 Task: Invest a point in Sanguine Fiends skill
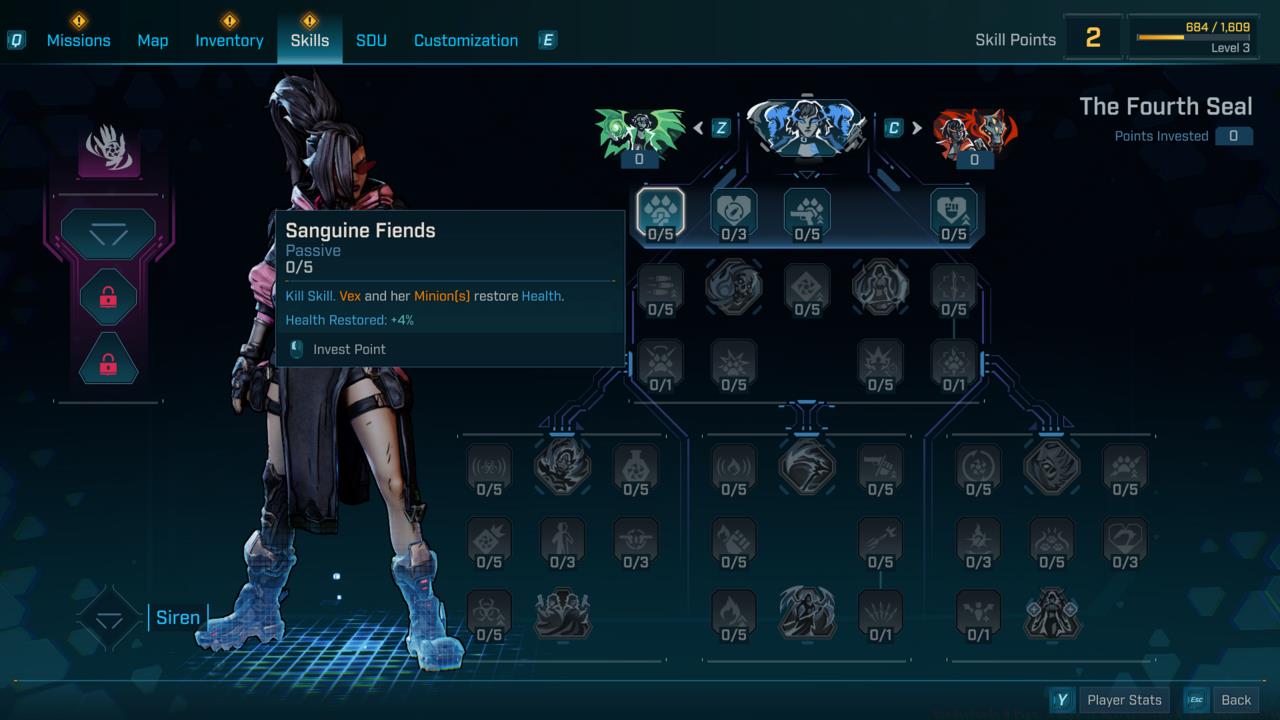point(660,212)
